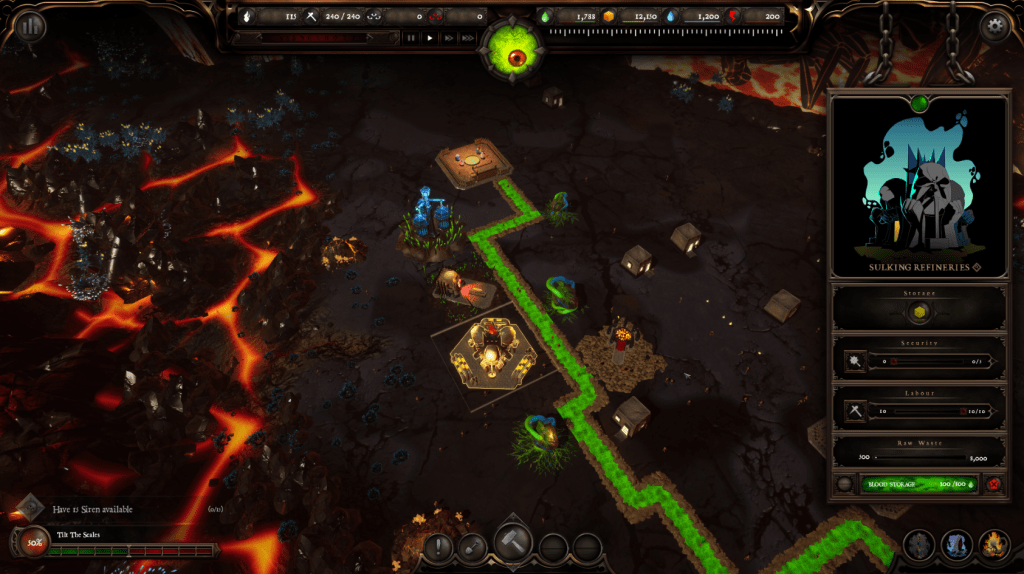Click the Blood Storage bar
1024x574 pixels.
918,484
